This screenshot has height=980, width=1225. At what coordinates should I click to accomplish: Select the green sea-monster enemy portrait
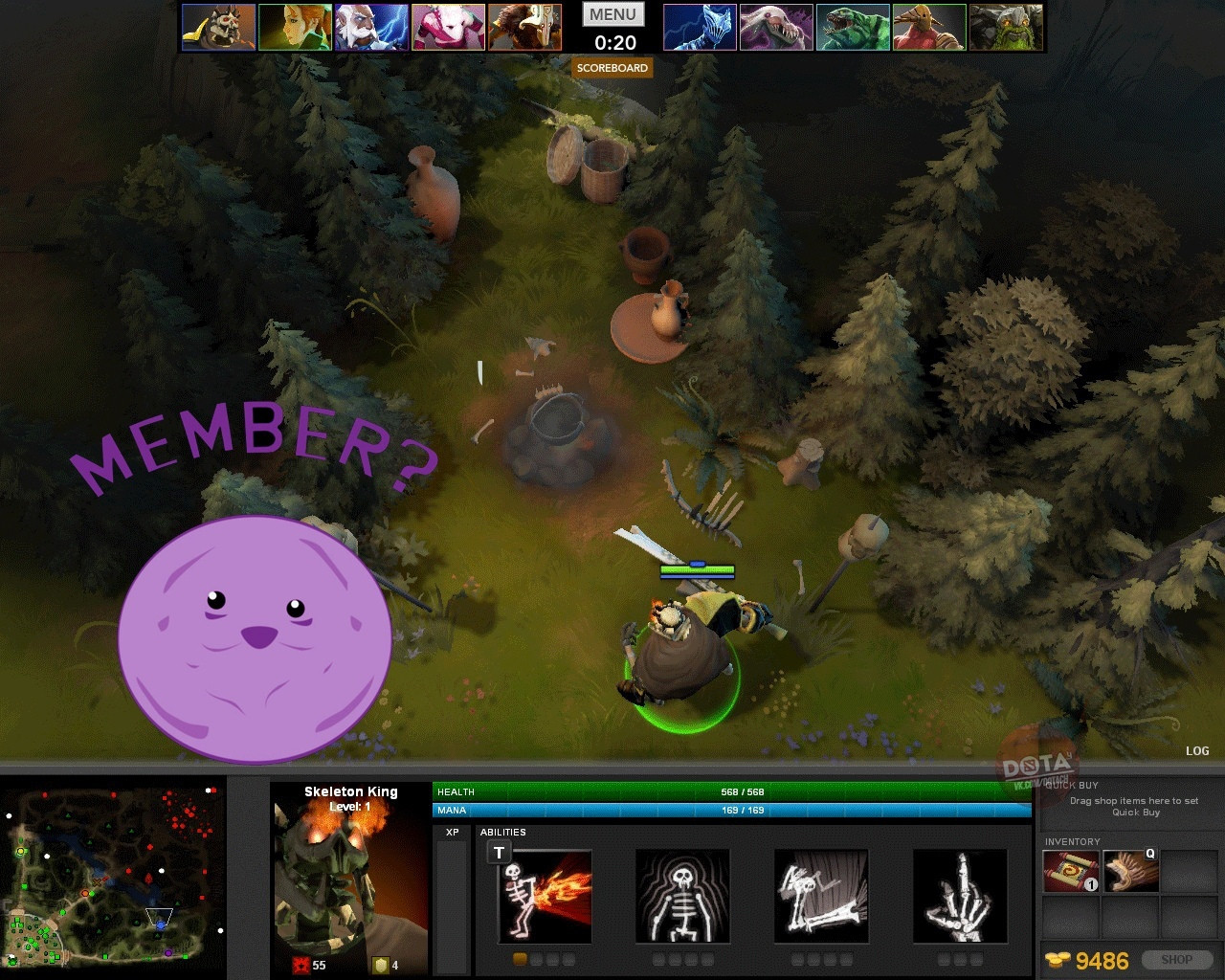[853, 27]
